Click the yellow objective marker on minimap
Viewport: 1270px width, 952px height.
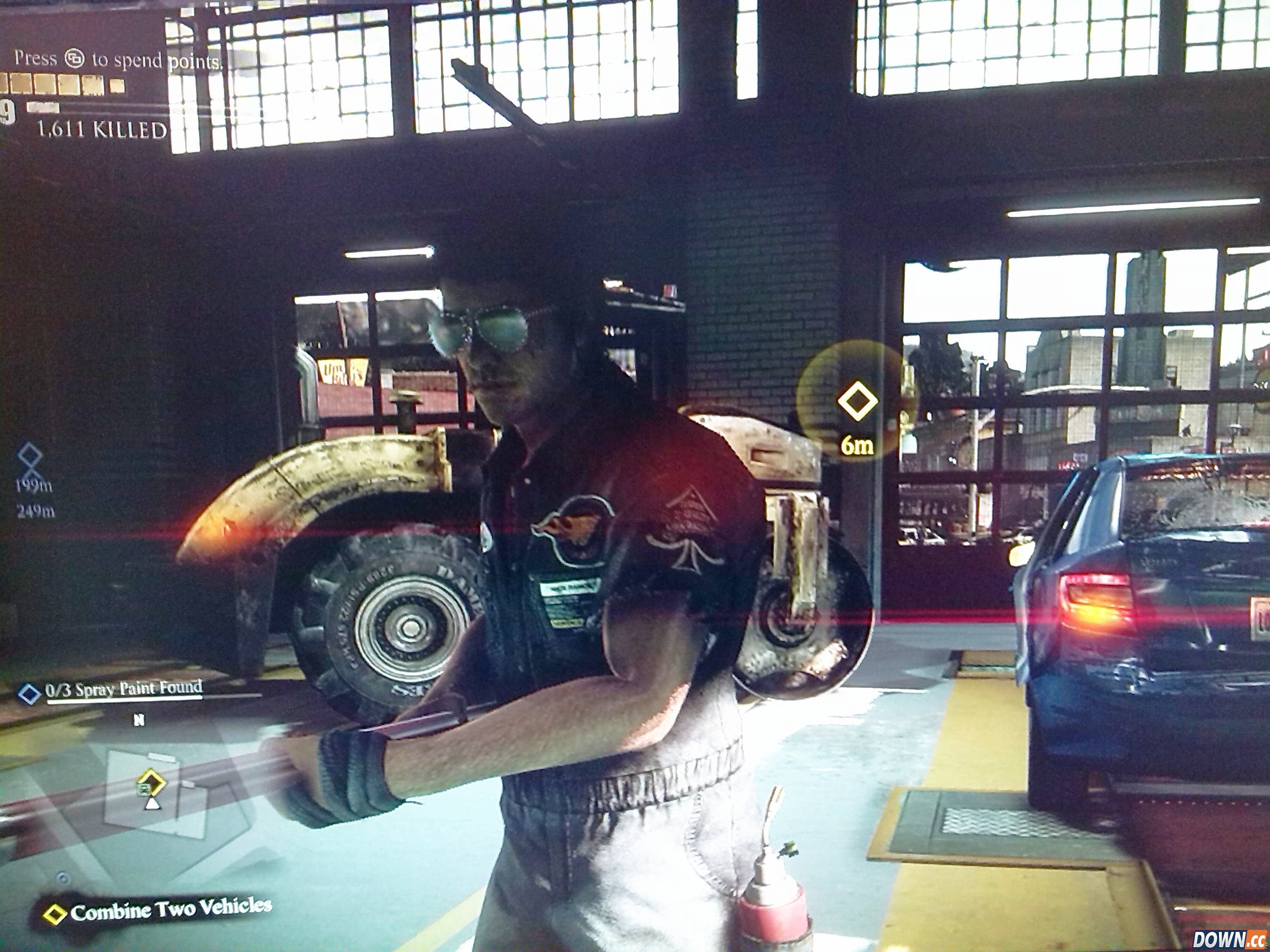150,781
